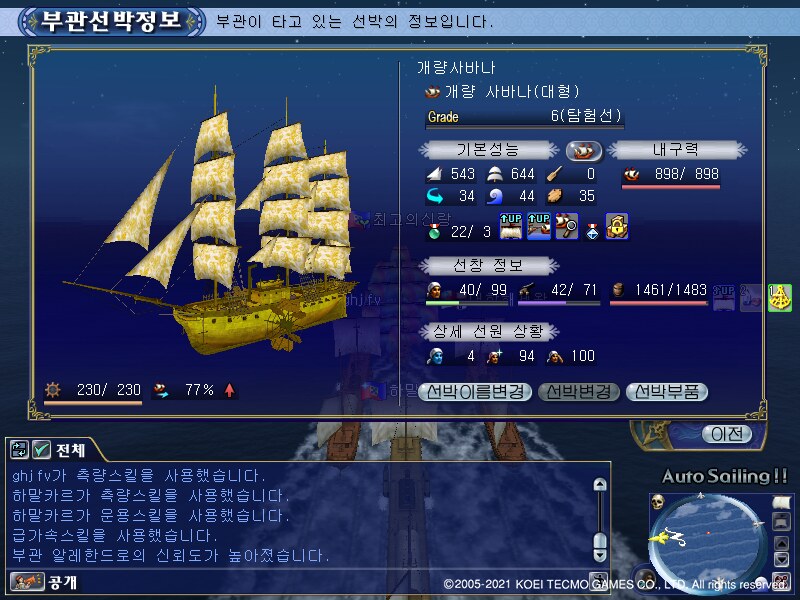
Task: Click the skull icon beside the minimap
Action: click(657, 501)
